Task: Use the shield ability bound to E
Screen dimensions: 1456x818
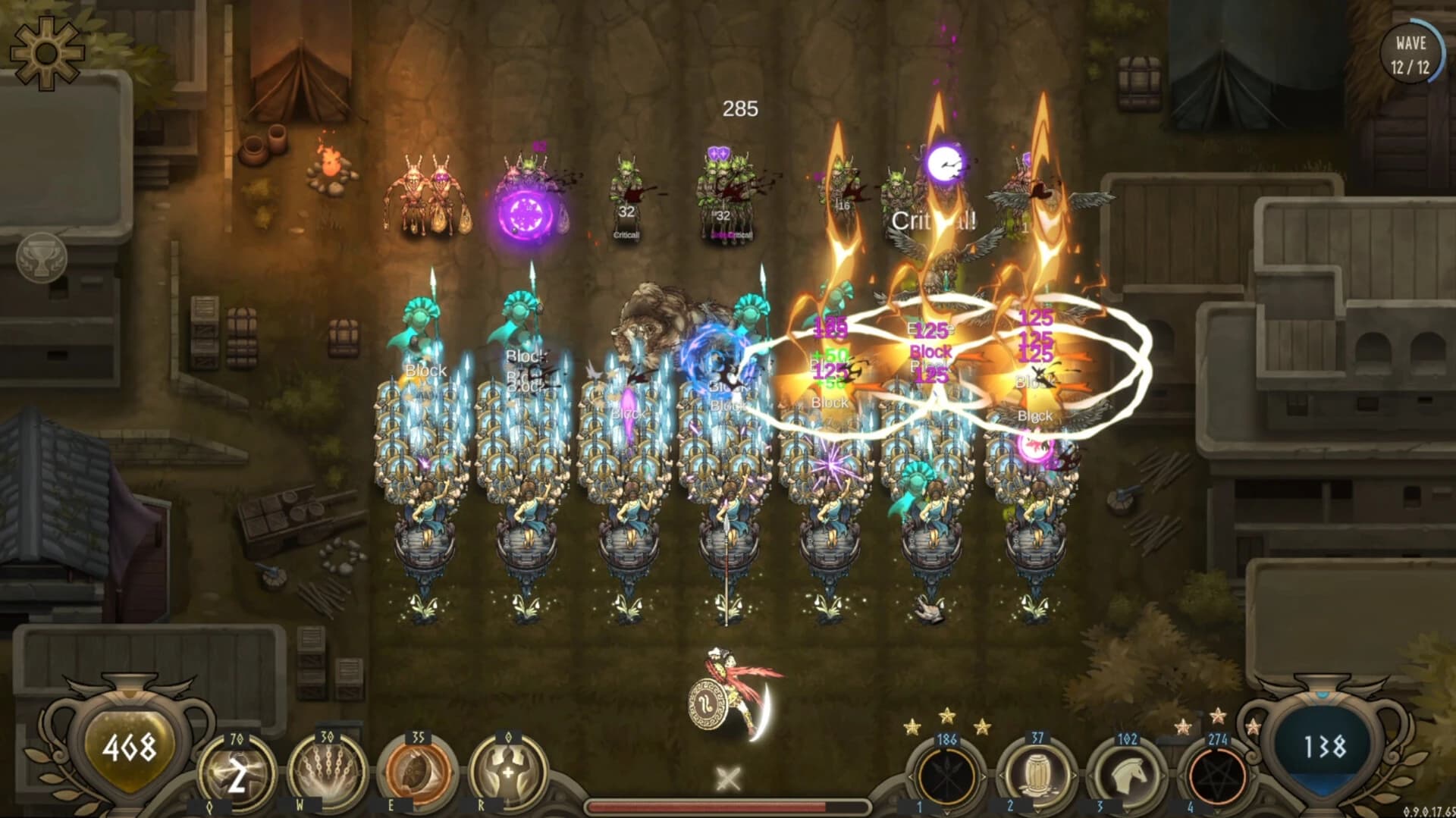Action: coord(419,772)
